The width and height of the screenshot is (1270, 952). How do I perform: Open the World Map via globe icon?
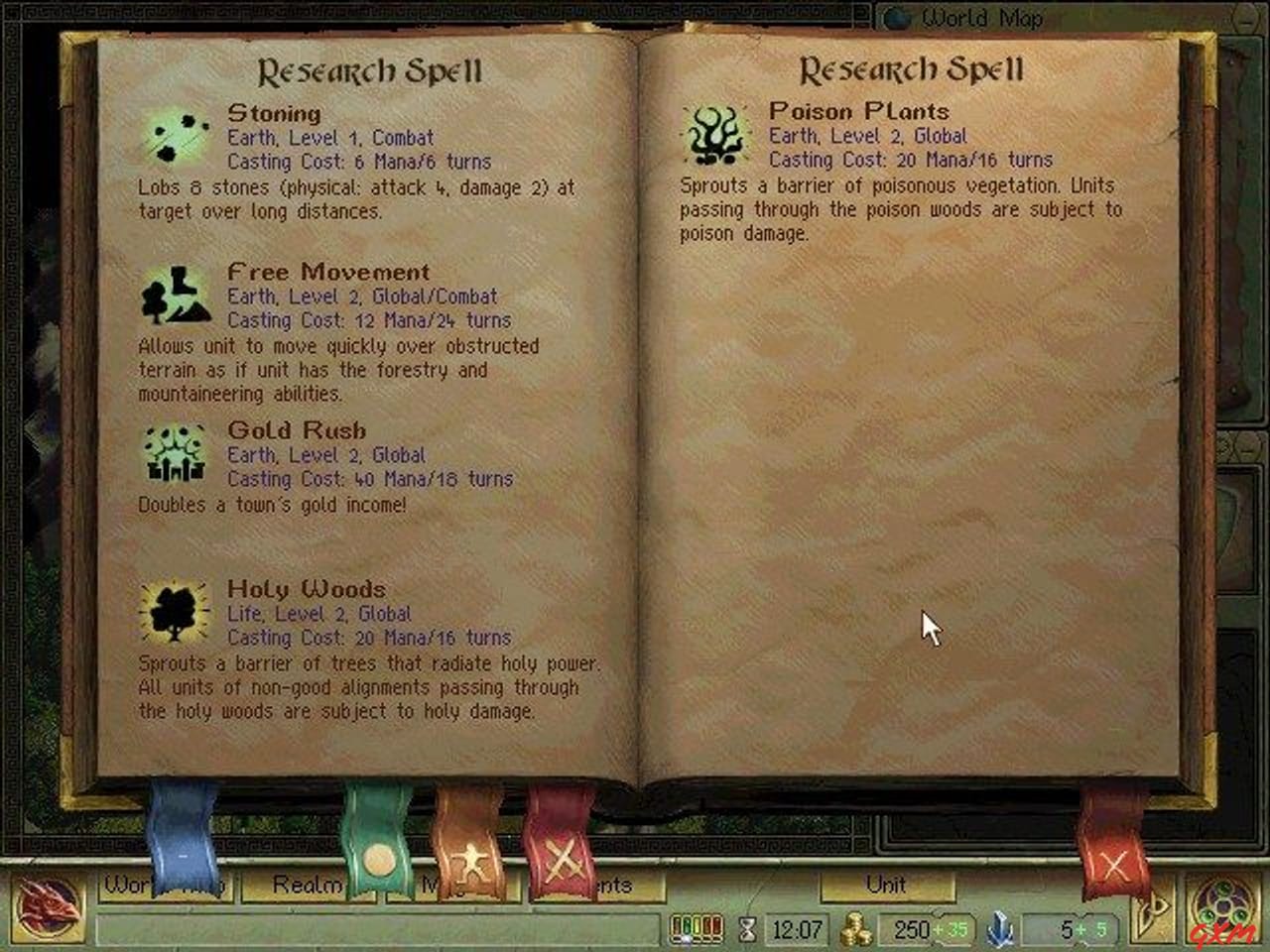click(x=900, y=17)
